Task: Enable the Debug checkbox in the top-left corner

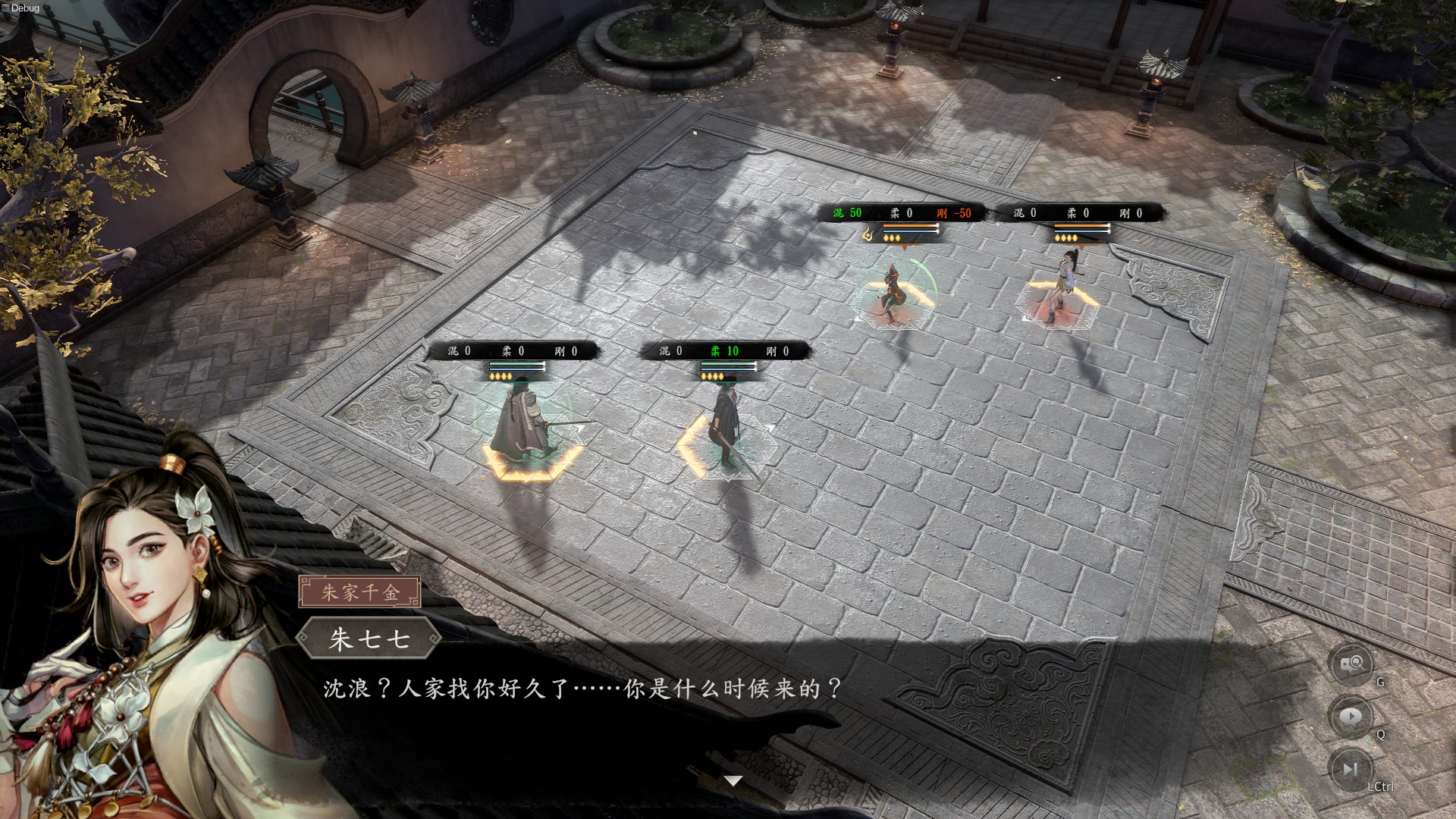Action: click(8, 8)
